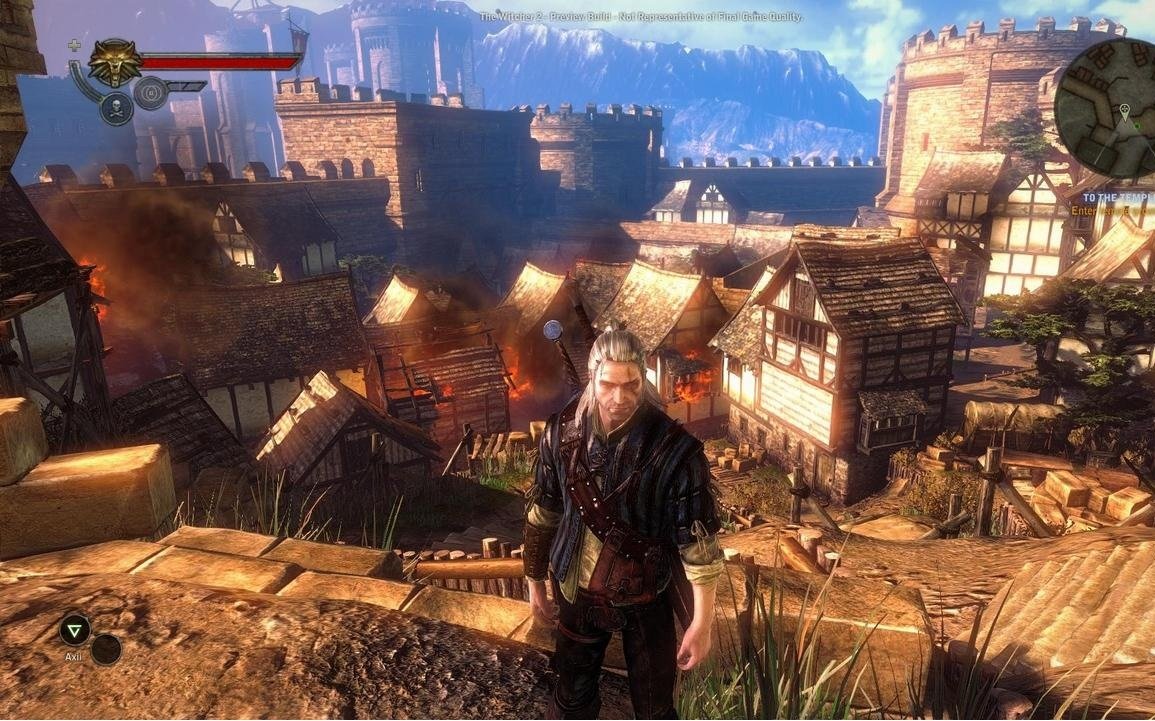Select the skull and crossbones icon
This screenshot has height=721, width=1155.
coord(116,108)
